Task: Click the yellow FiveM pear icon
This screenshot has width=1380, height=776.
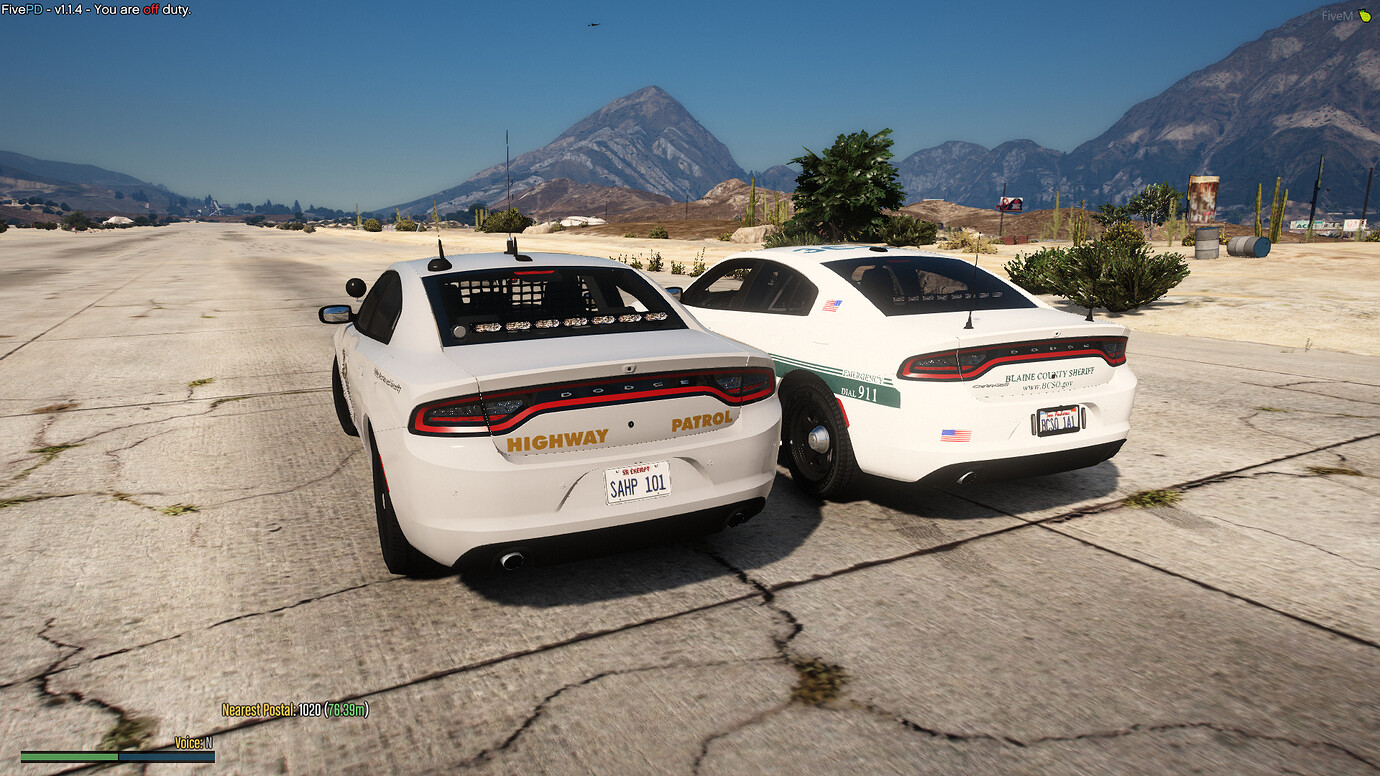Action: pos(1366,16)
